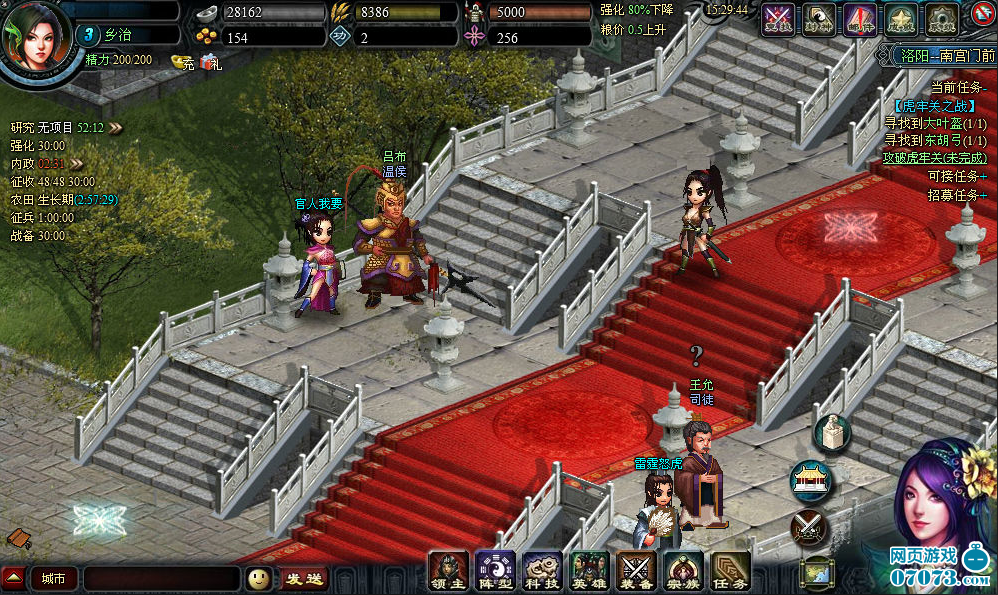The image size is (998, 595).
Task: Open the 任务 quests menu
Action: [731, 570]
